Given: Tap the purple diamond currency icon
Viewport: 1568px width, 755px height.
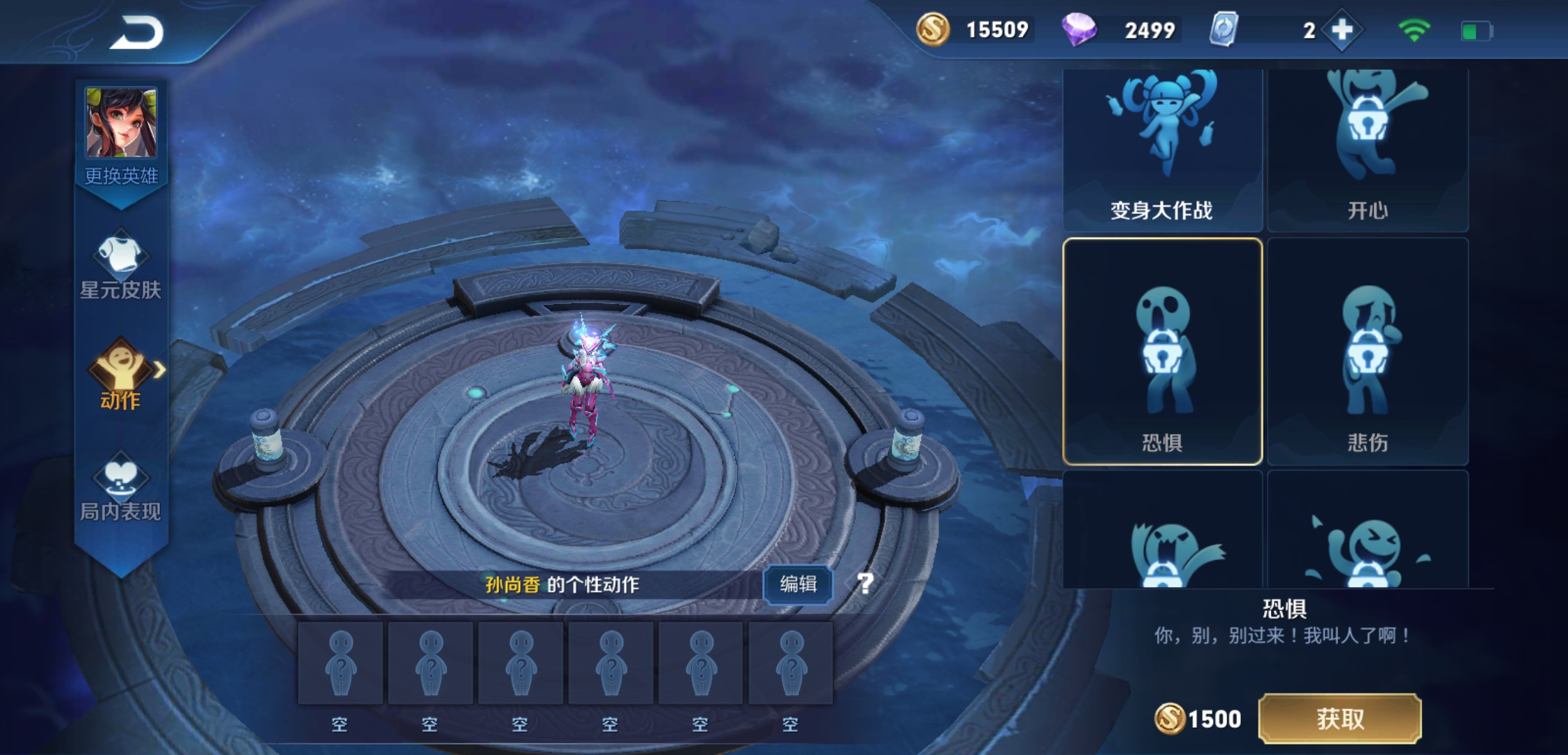Looking at the screenshot, I should tap(1079, 30).
